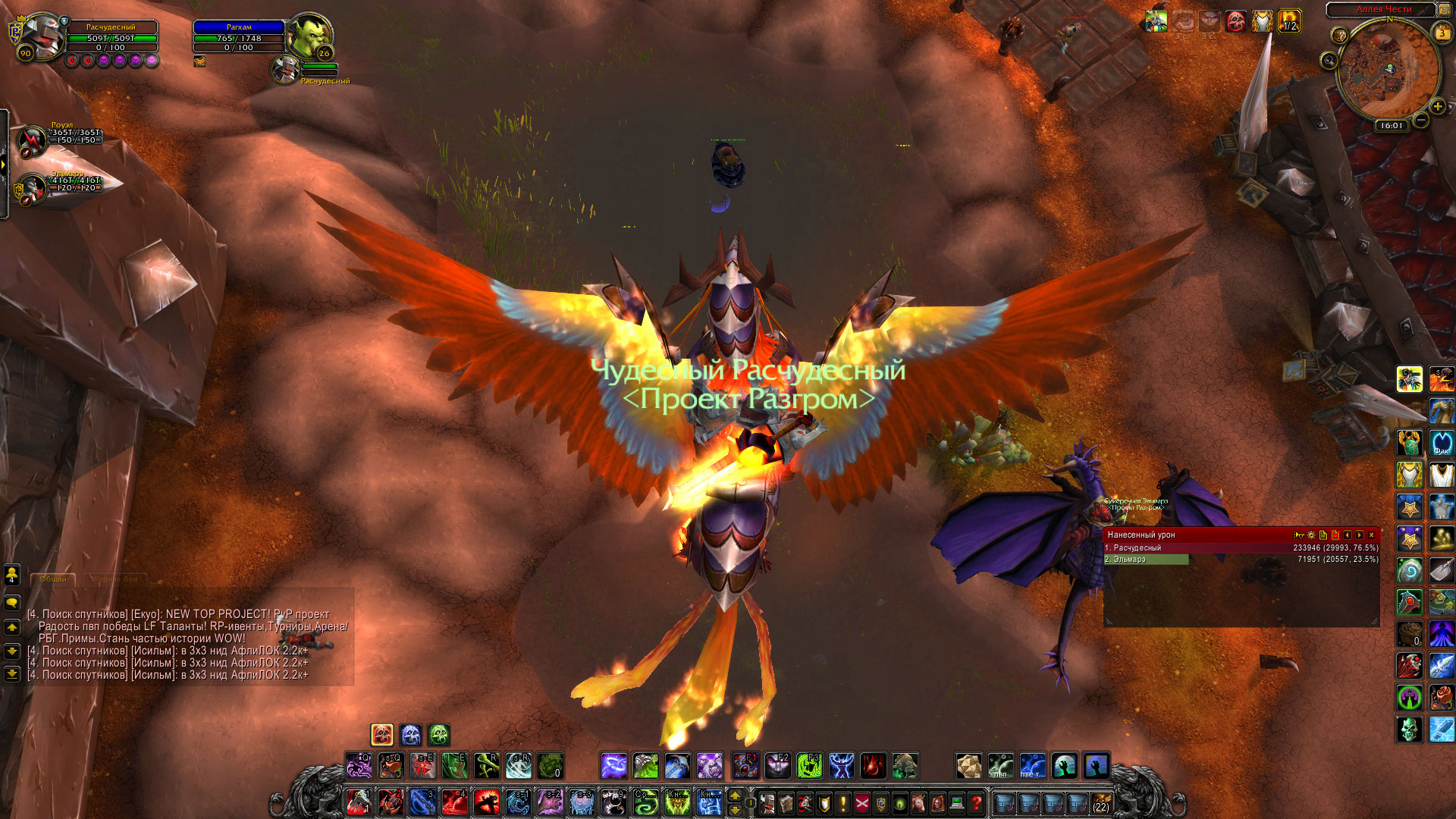Image resolution: width=1456 pixels, height=819 pixels.
Task: Open the red question mark help button
Action: pos(977,802)
